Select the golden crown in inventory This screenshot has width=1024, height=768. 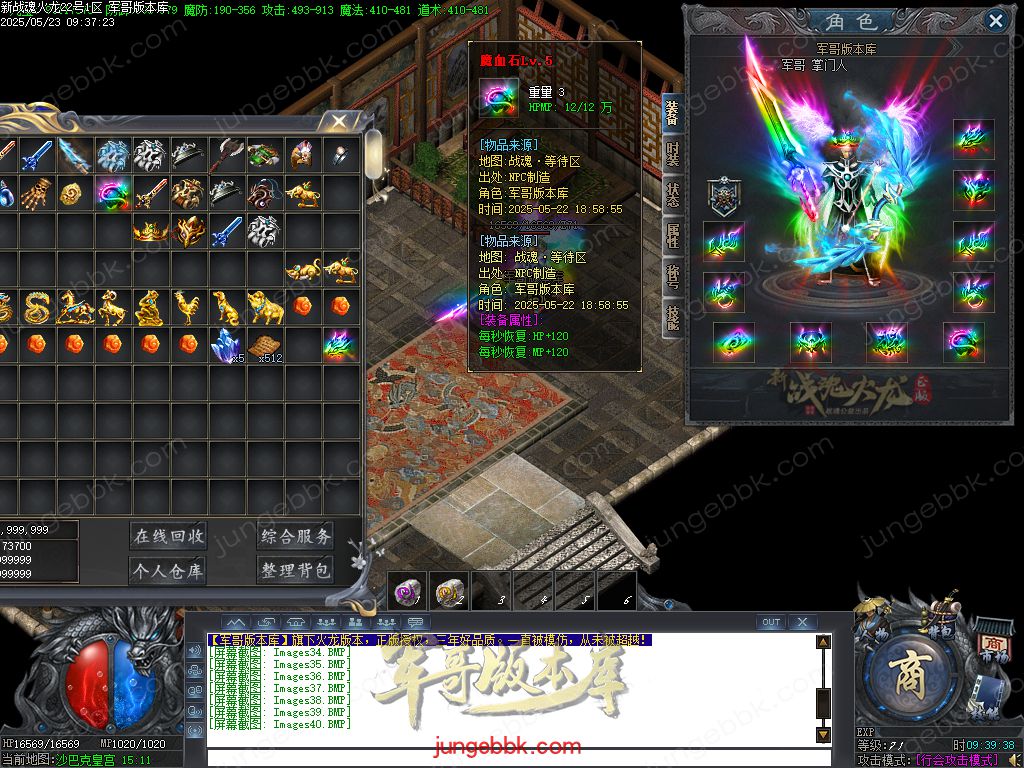tap(150, 231)
